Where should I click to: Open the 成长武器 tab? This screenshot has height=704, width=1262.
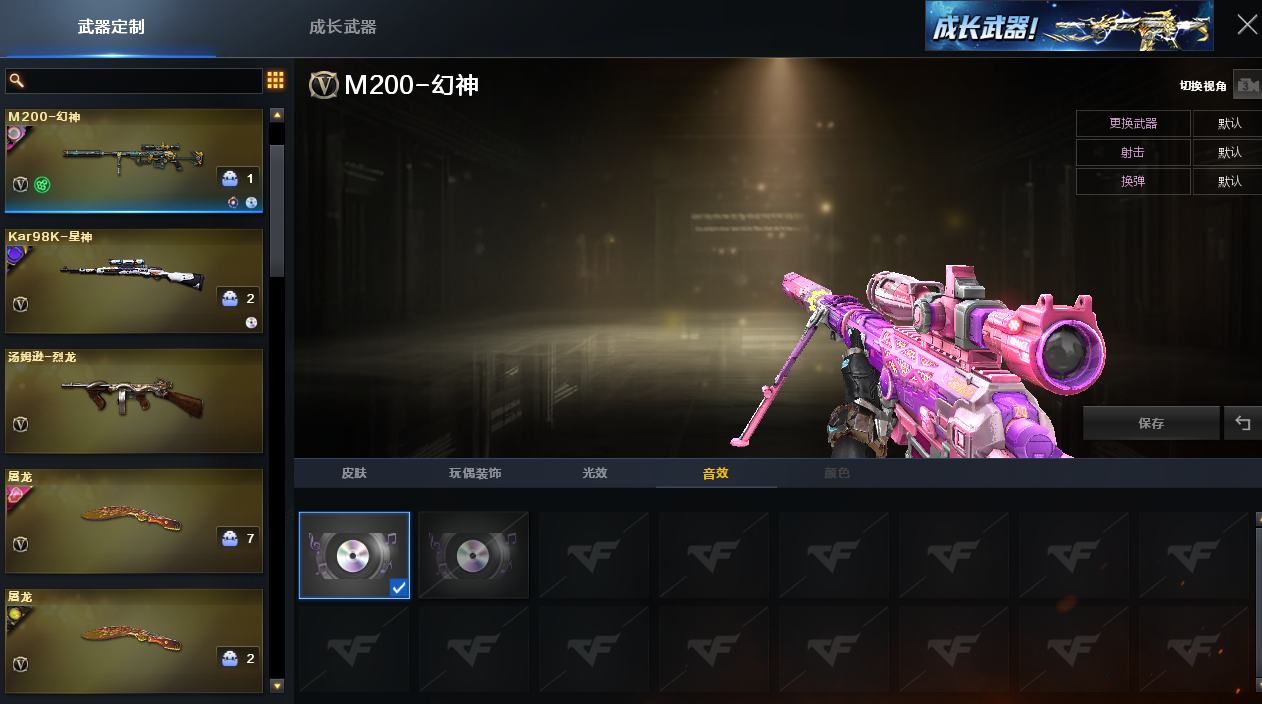[343, 27]
